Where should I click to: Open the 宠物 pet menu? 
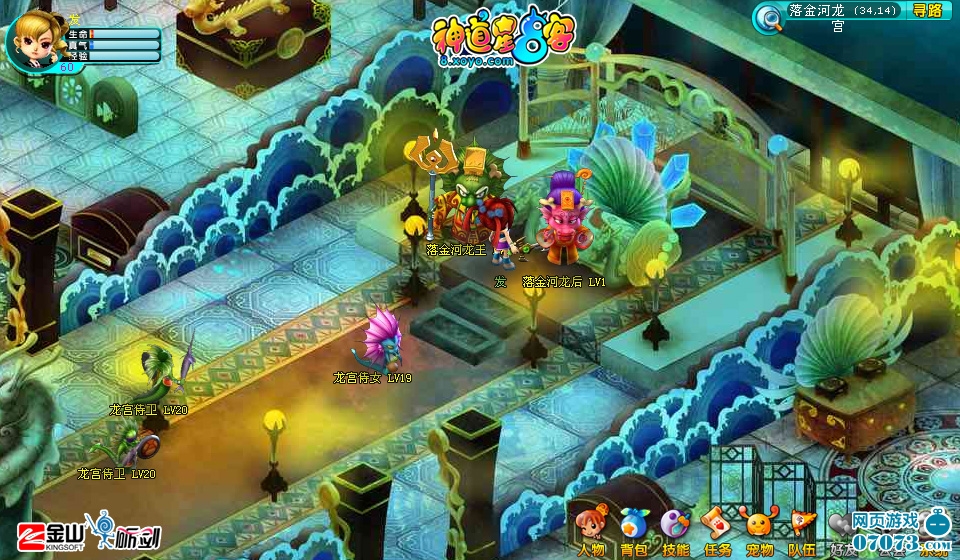[x=759, y=531]
